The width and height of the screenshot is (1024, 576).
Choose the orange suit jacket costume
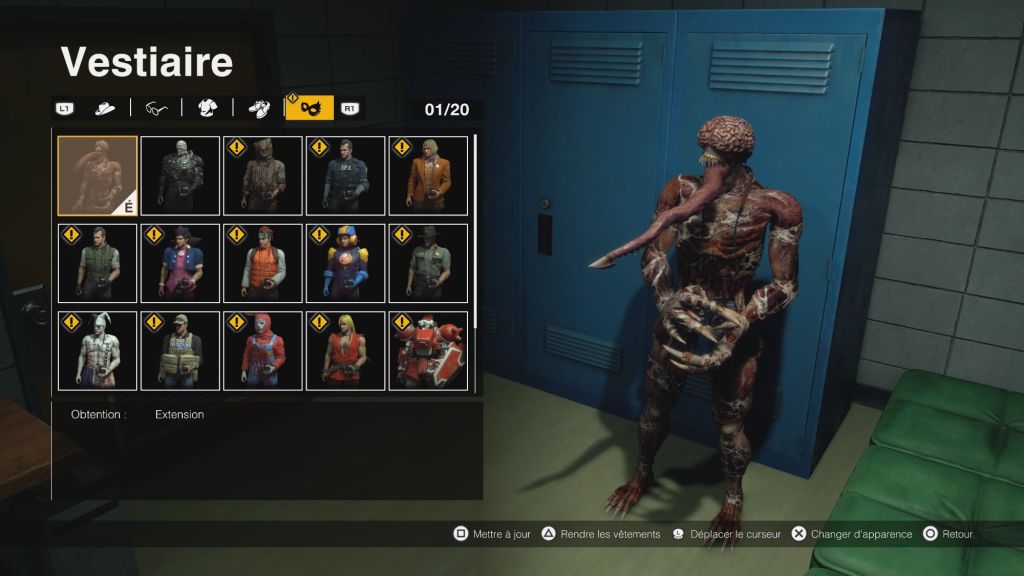click(428, 176)
